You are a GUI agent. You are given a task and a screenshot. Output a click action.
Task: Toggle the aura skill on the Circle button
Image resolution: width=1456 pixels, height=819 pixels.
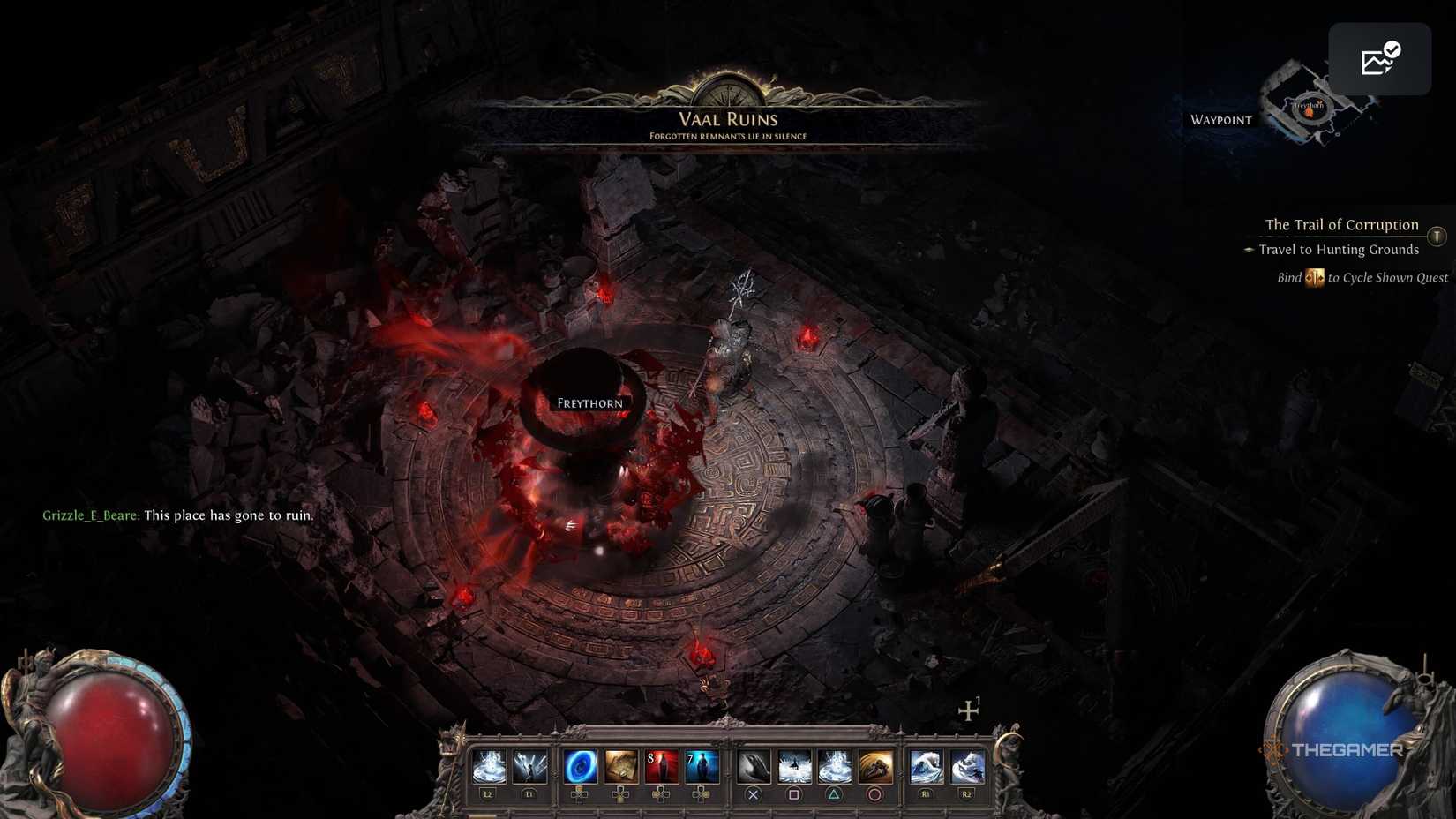click(x=874, y=766)
